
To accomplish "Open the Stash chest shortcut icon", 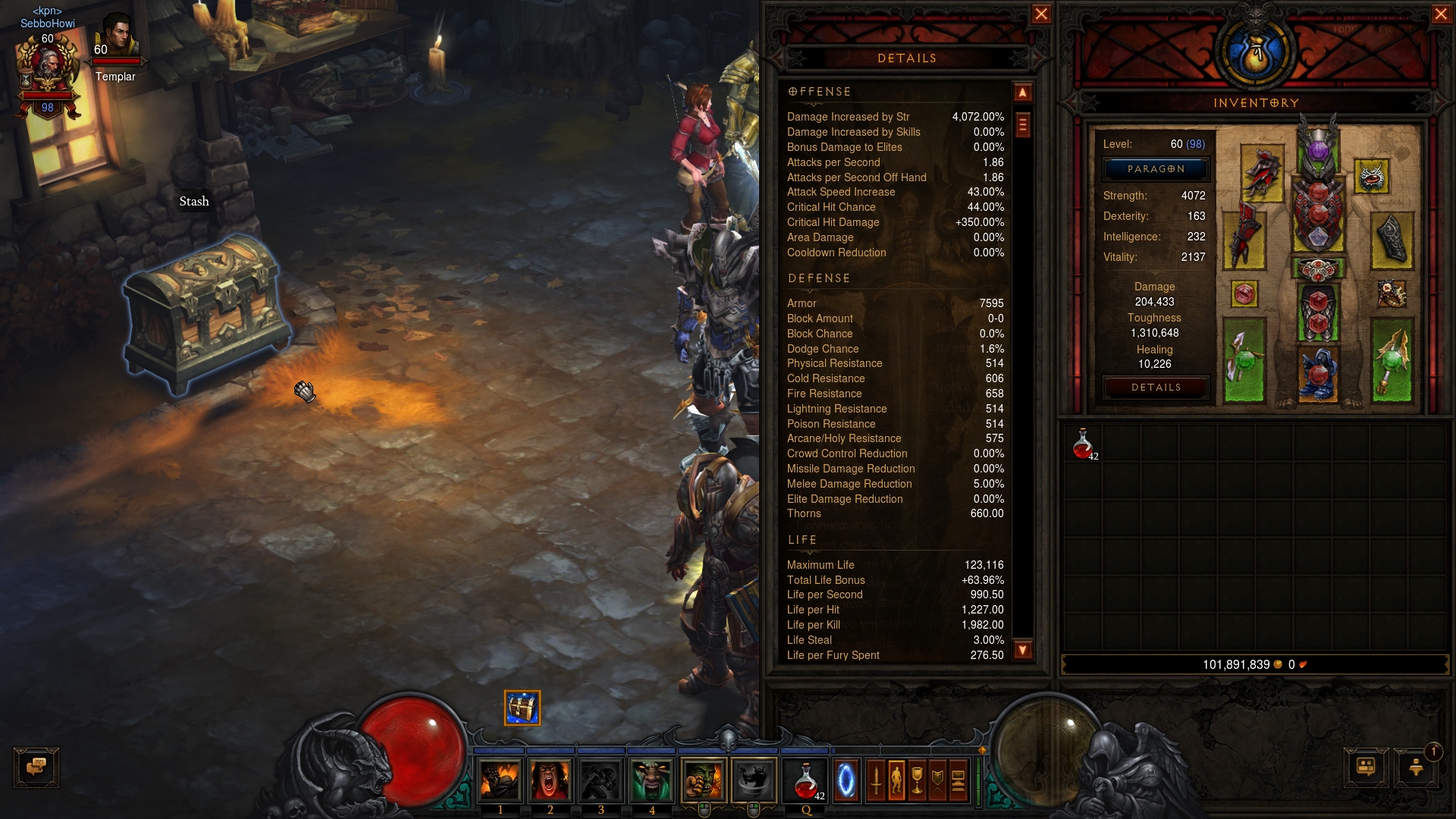I will 522,708.
